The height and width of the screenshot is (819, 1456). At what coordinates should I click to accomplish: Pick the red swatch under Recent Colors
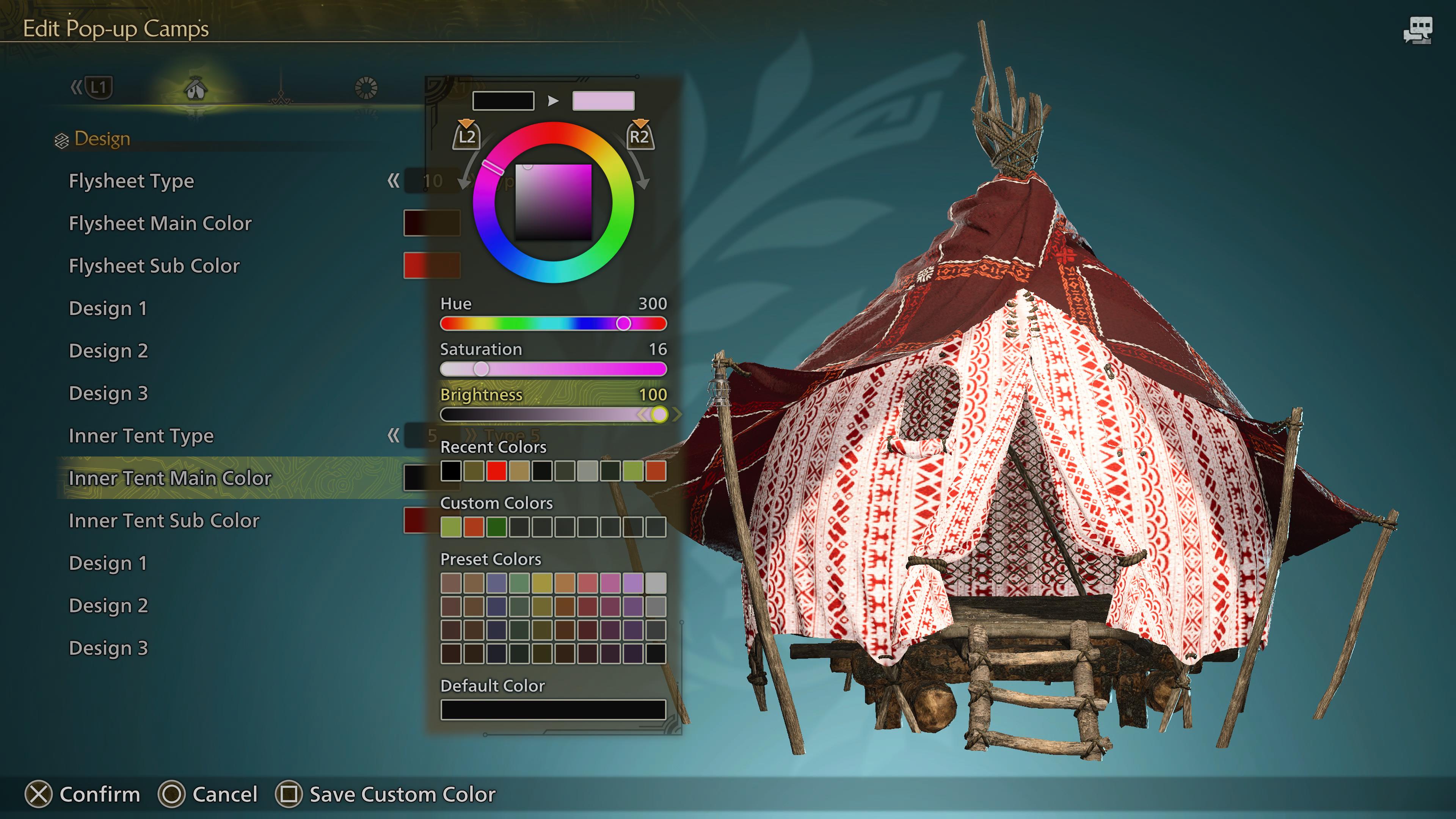tap(496, 471)
